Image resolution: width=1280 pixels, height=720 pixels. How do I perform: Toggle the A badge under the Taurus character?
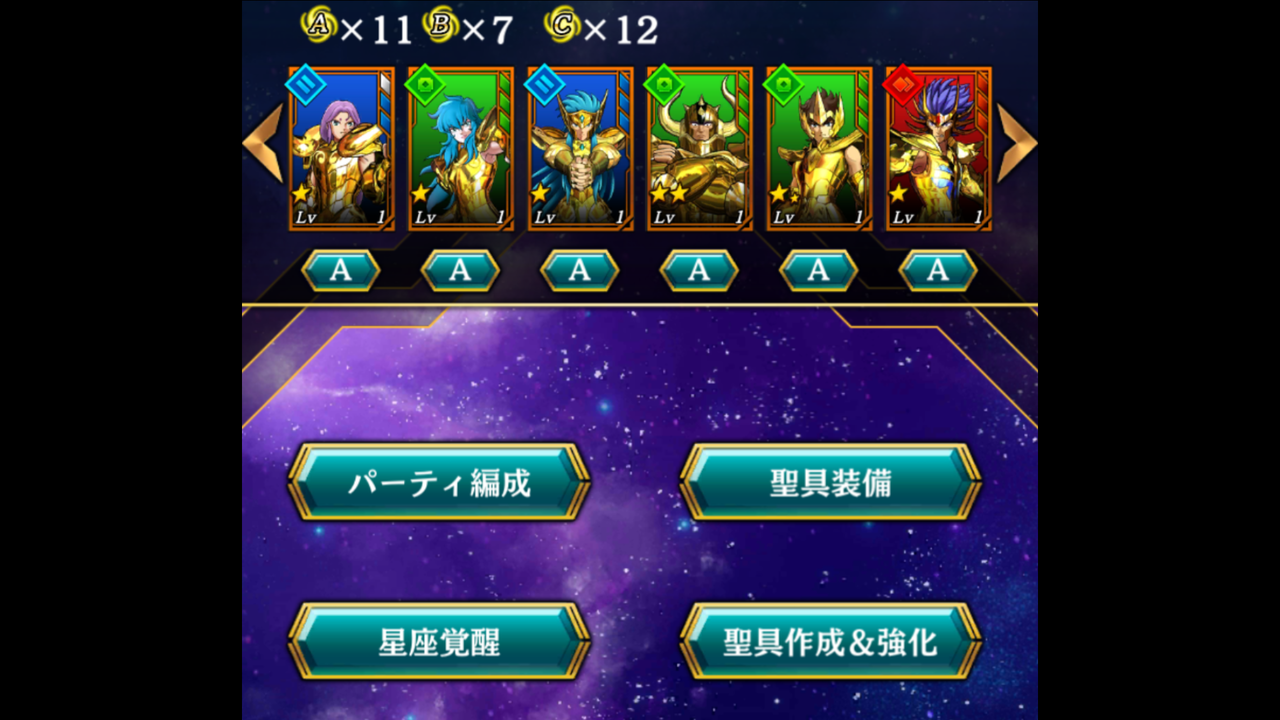pyautogui.click(x=697, y=268)
